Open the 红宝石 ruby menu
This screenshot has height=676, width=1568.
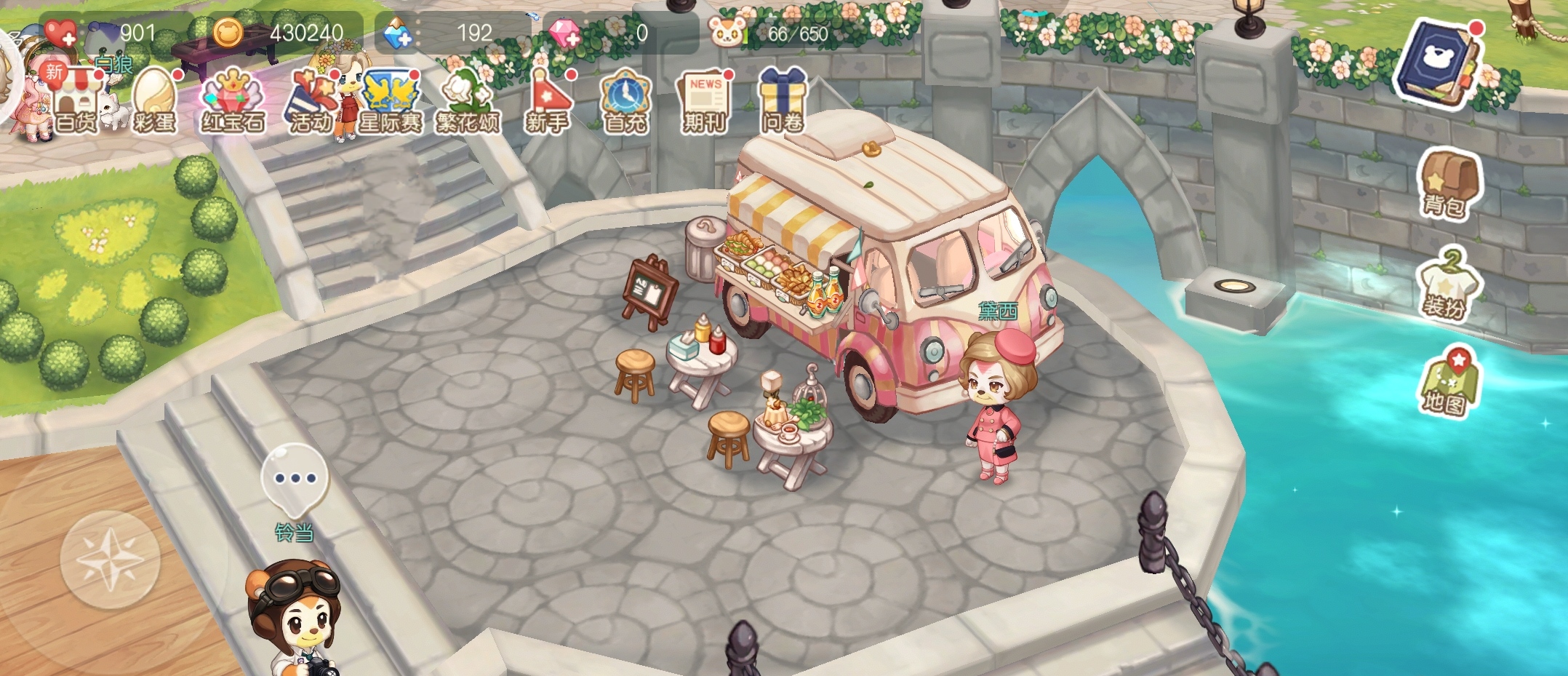pyautogui.click(x=233, y=102)
